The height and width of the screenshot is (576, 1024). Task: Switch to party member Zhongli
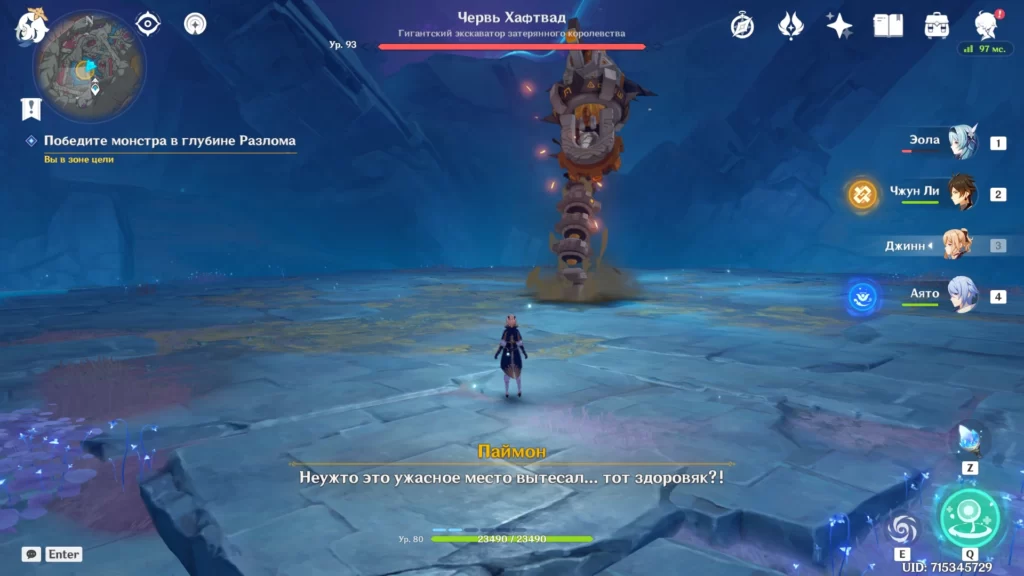click(962, 193)
